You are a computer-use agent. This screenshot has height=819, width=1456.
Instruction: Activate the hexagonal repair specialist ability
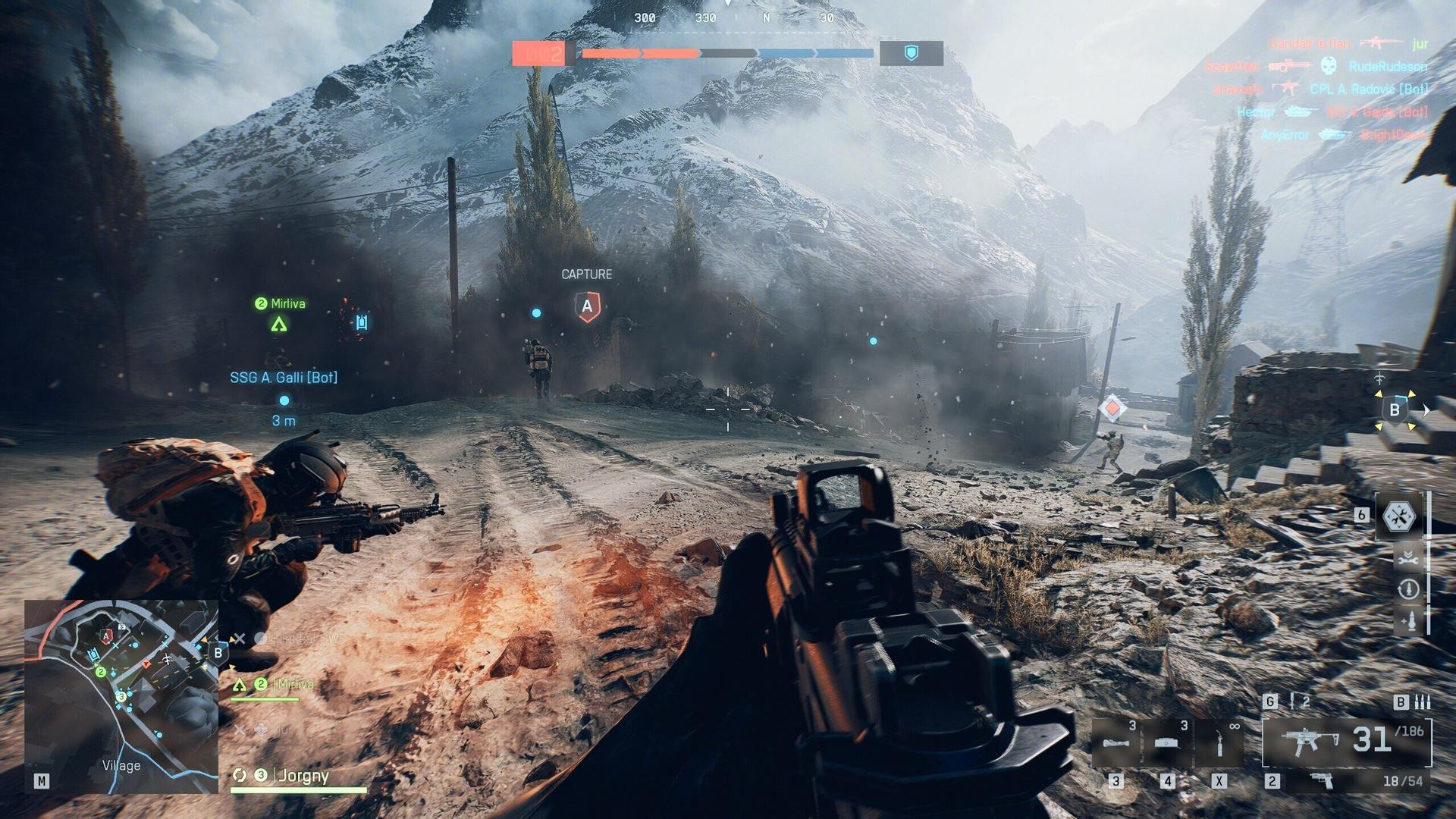coord(1400,516)
